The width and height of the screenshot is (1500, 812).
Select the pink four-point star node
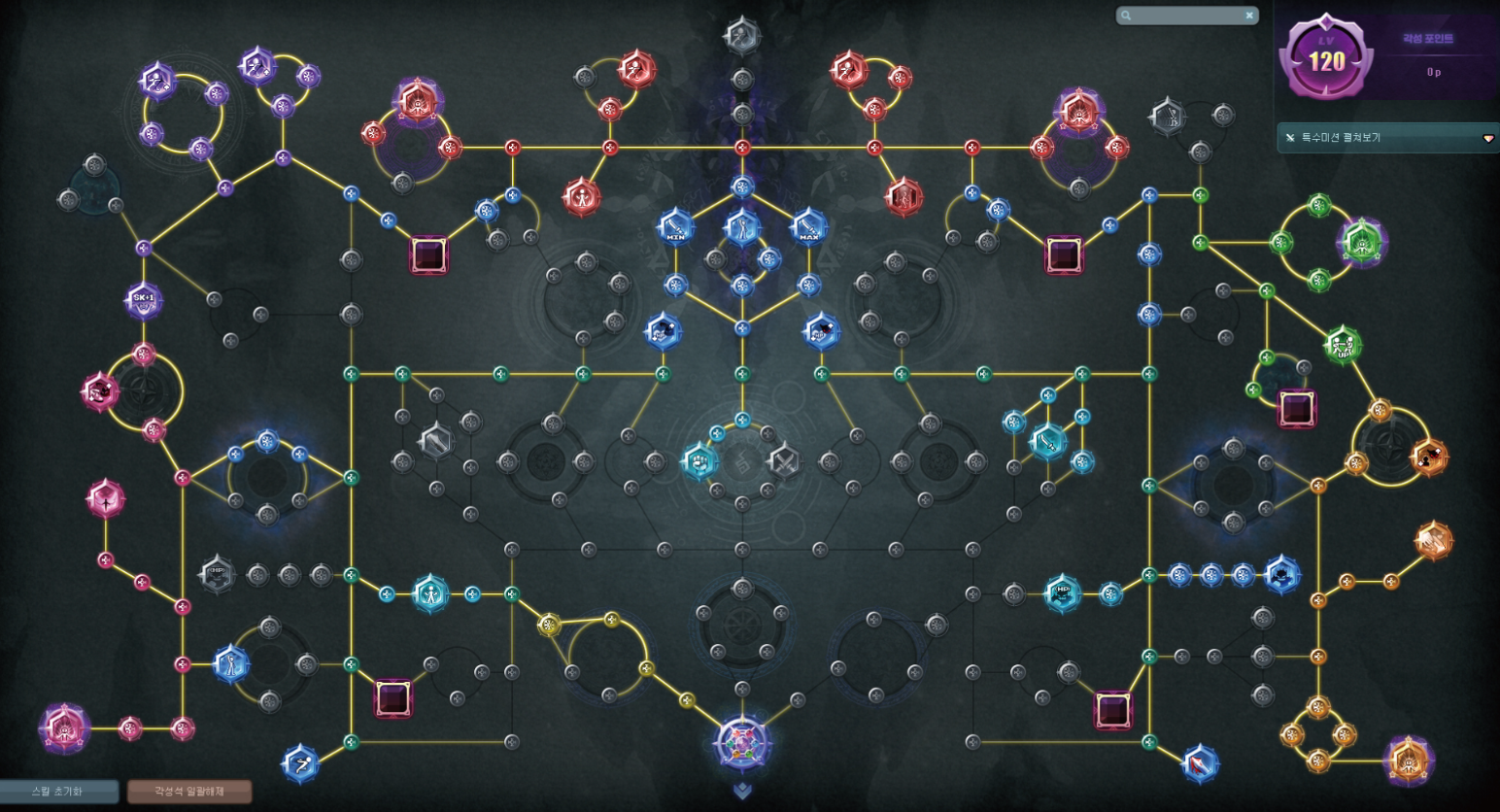(x=105, y=499)
